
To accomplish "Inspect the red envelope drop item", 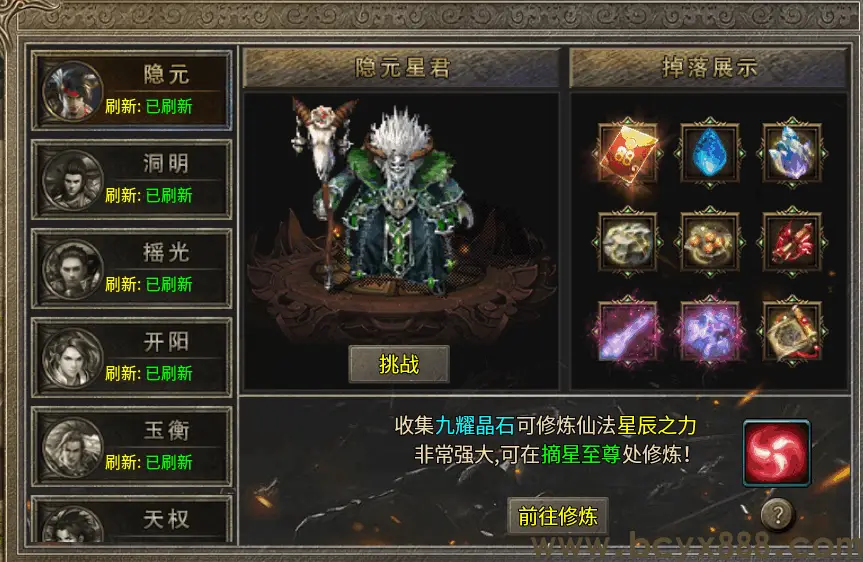I will coord(628,152).
